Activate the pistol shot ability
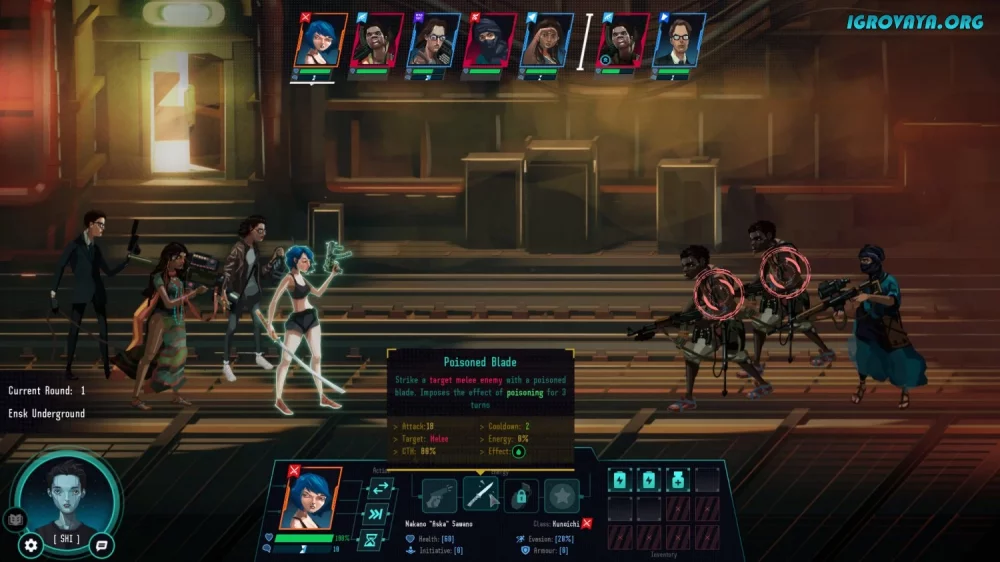1000x562 pixels. point(439,496)
